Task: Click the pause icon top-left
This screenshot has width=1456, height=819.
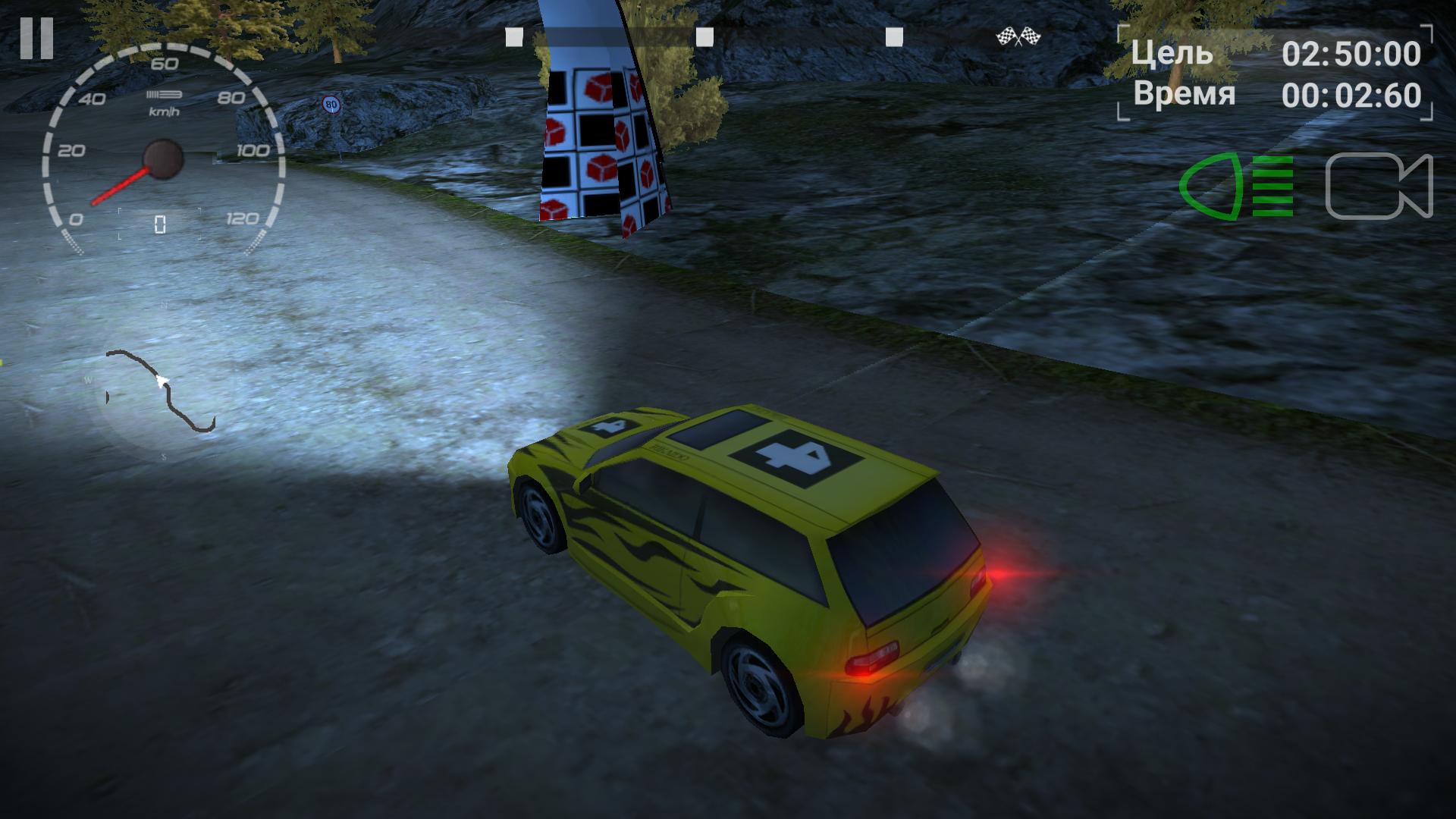Action: 38,38
